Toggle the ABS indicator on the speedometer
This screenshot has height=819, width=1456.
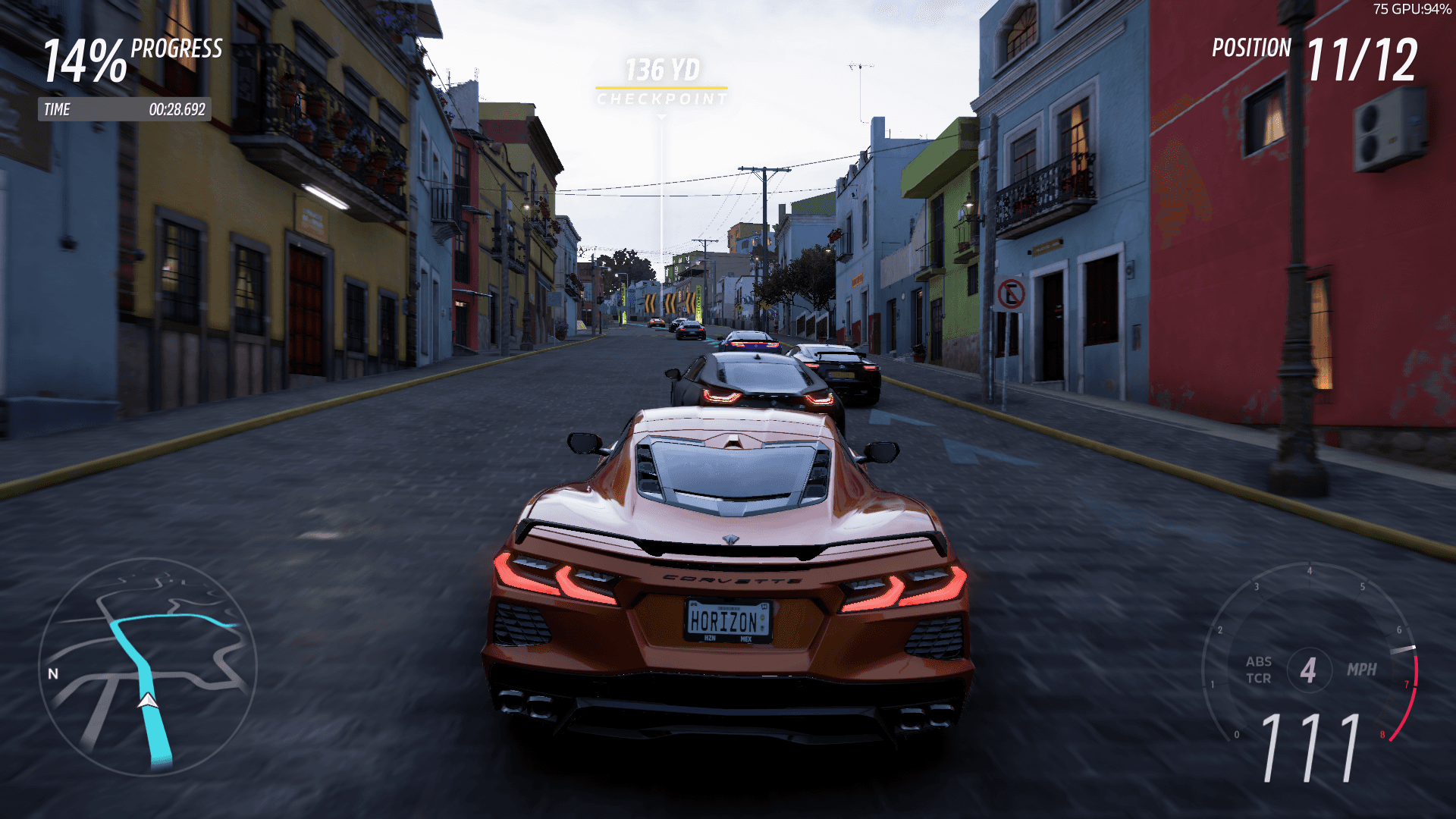point(1257,663)
